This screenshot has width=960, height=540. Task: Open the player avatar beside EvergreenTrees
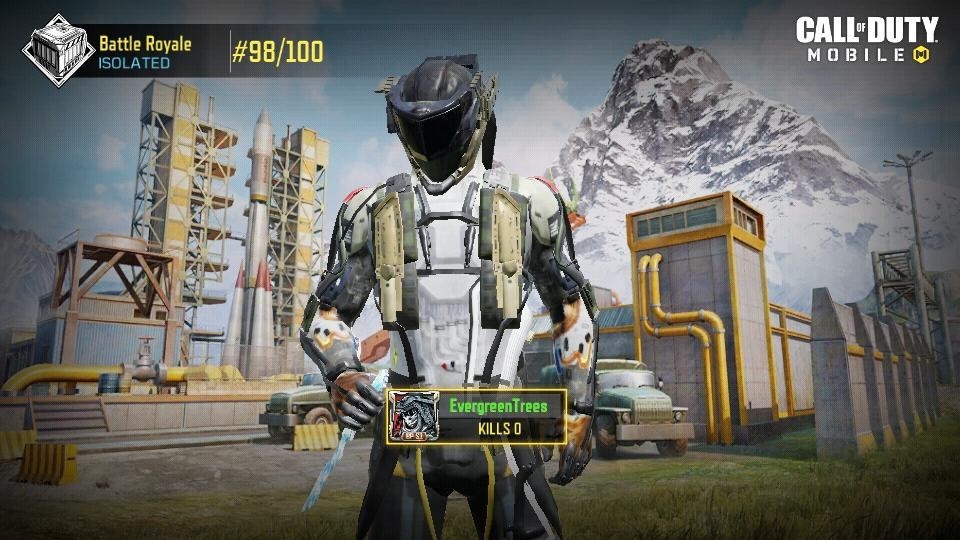click(412, 417)
